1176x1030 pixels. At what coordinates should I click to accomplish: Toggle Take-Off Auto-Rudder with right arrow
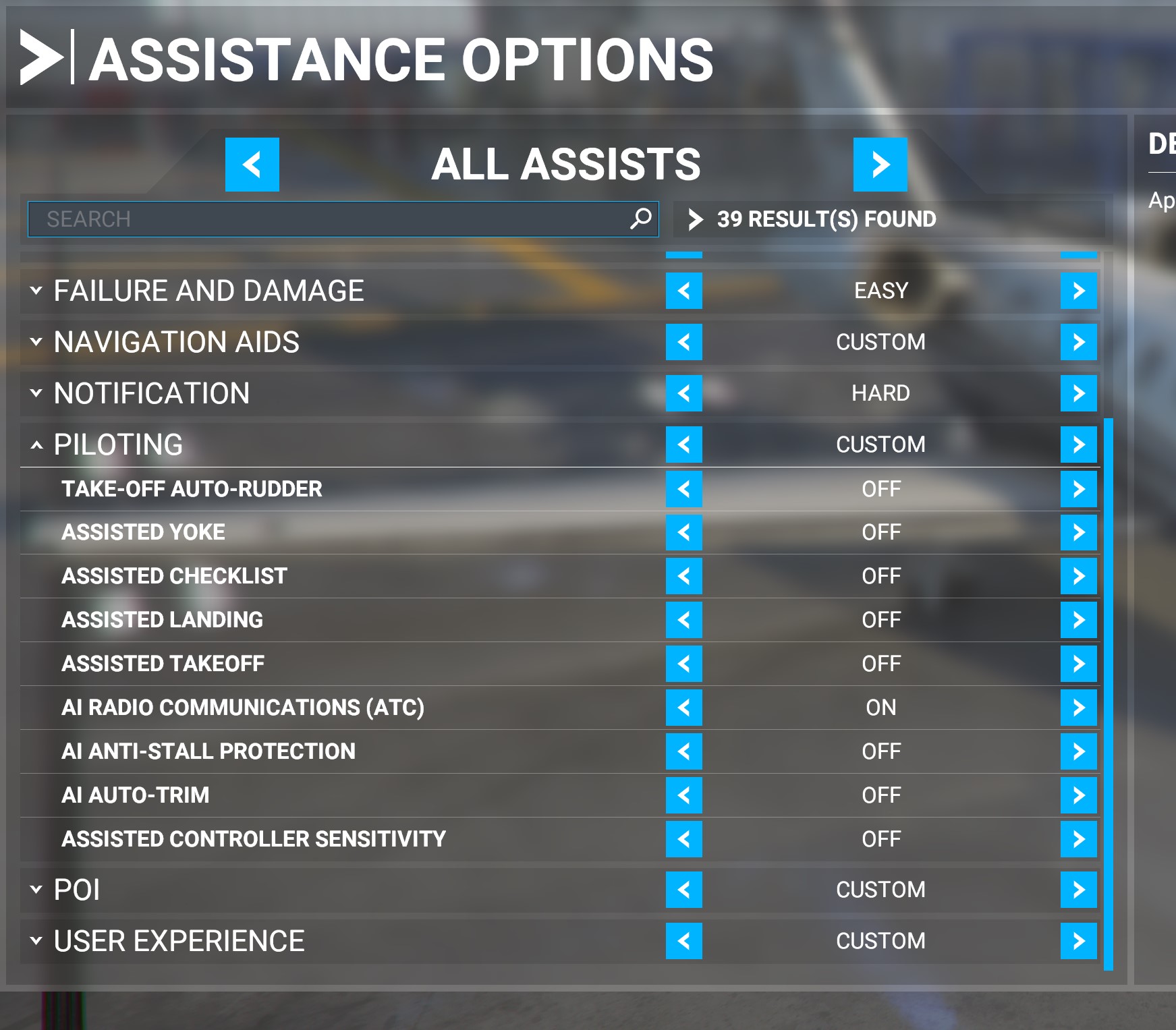click(1078, 489)
